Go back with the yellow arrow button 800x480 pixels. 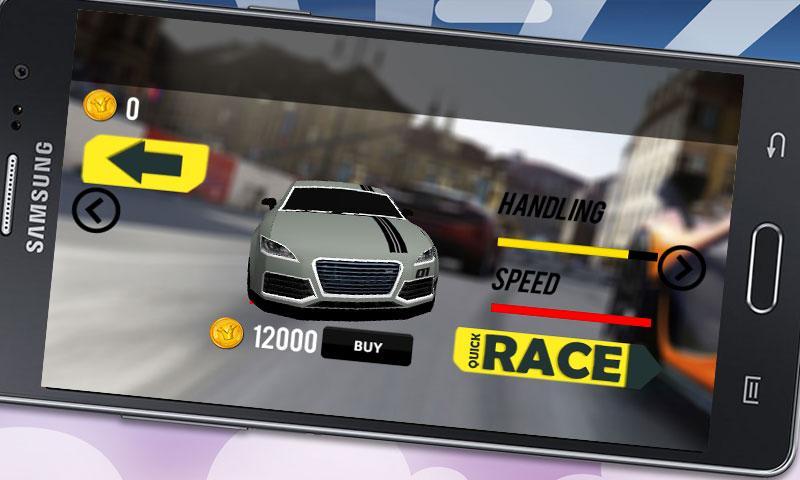pos(146,163)
